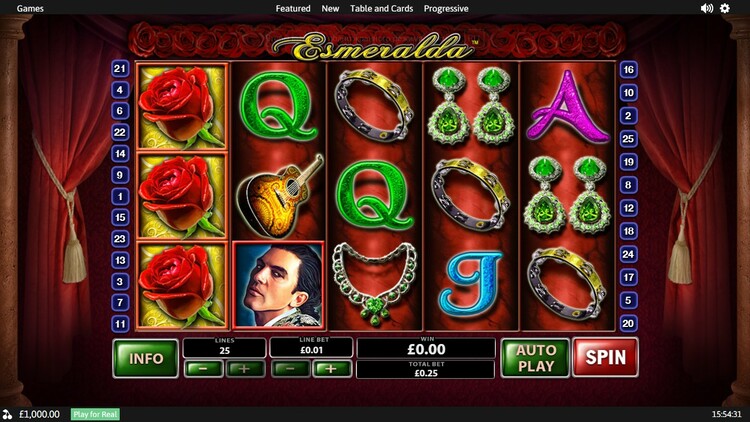Select payline number 16
This screenshot has height=422, width=750.
(x=629, y=70)
